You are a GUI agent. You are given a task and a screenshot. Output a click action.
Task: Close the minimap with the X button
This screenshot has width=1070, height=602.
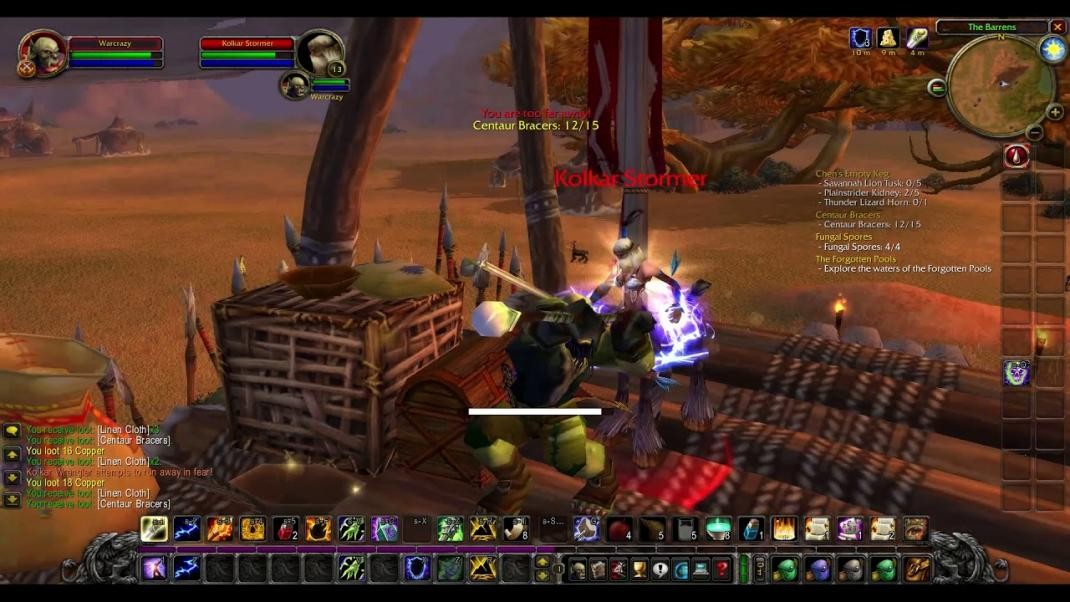point(1057,27)
